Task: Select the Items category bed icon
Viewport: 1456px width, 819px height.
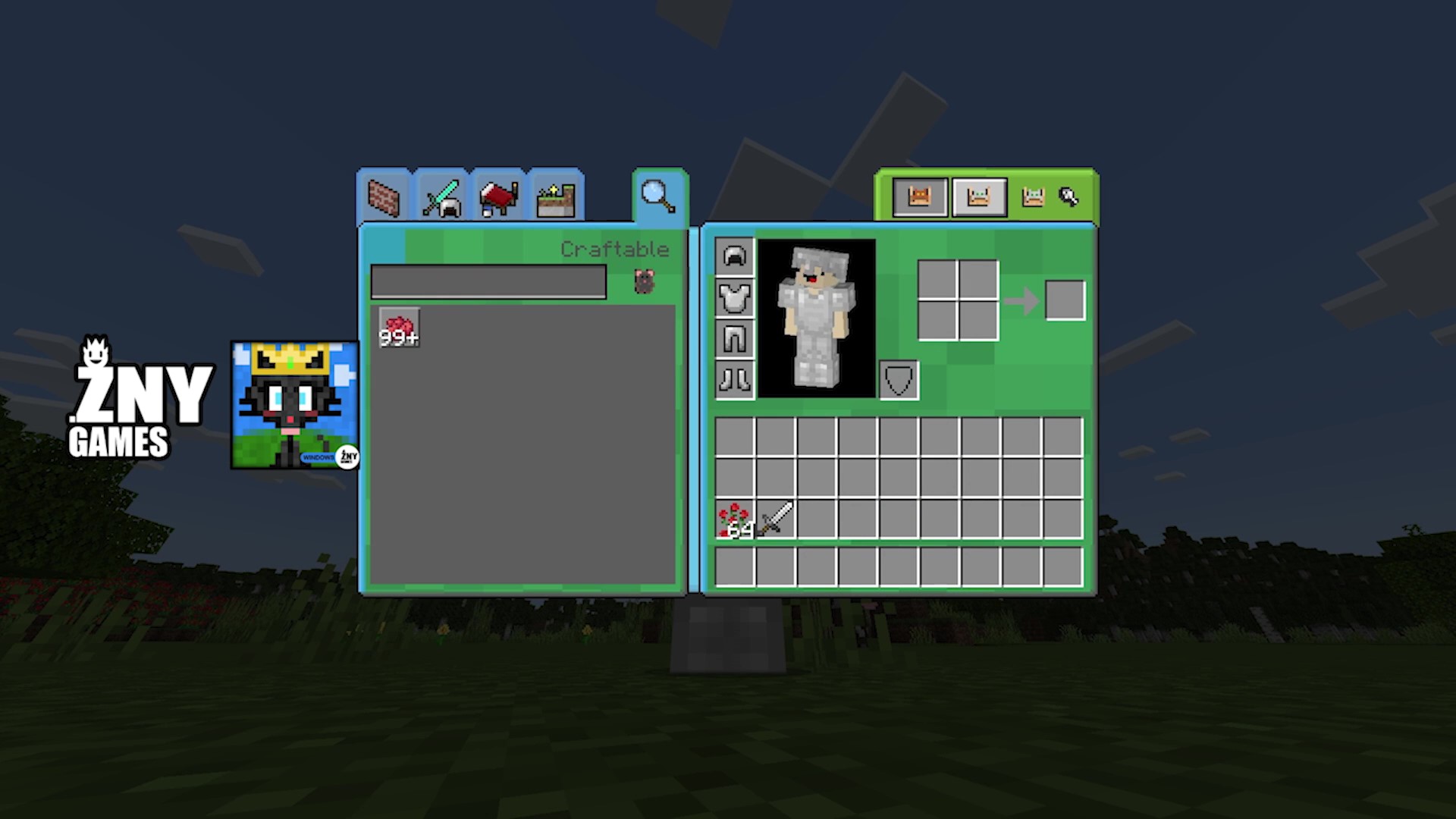Action: point(498,199)
